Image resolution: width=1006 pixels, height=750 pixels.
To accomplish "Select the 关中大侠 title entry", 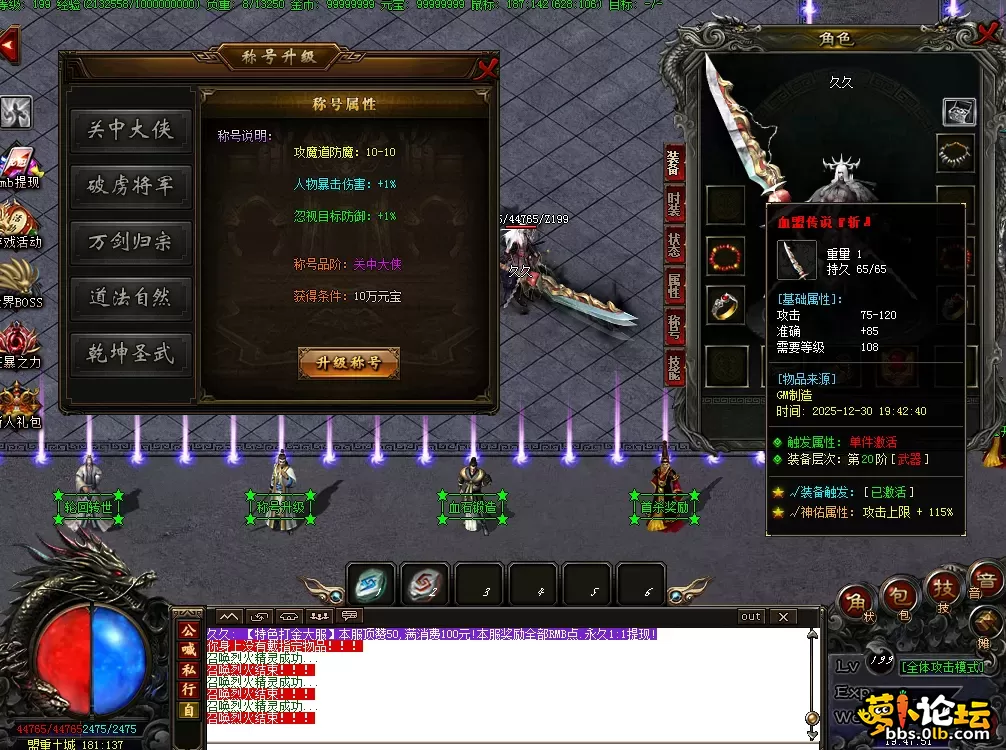I will (x=130, y=130).
